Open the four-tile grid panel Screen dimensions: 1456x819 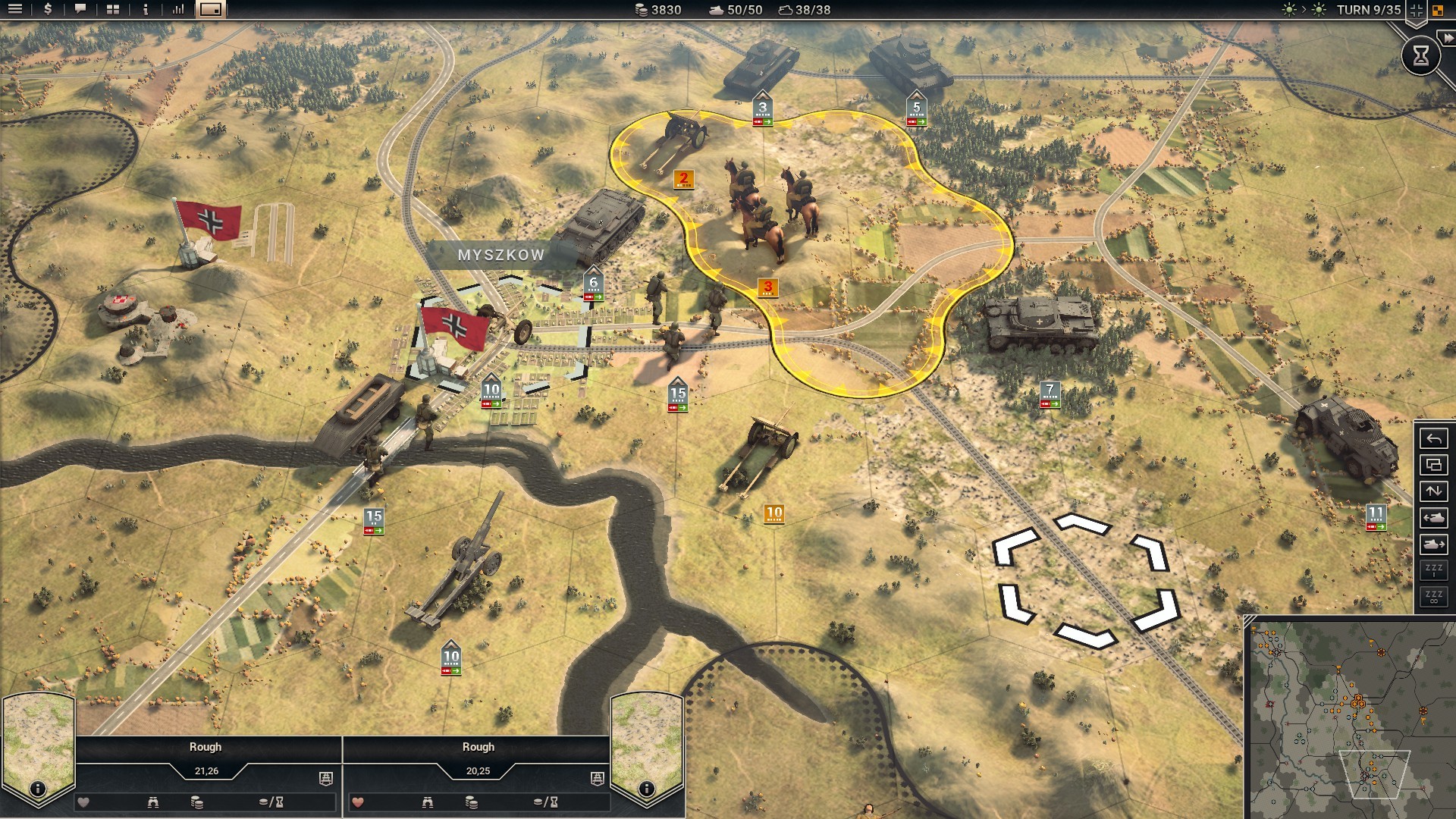pyautogui.click(x=113, y=10)
